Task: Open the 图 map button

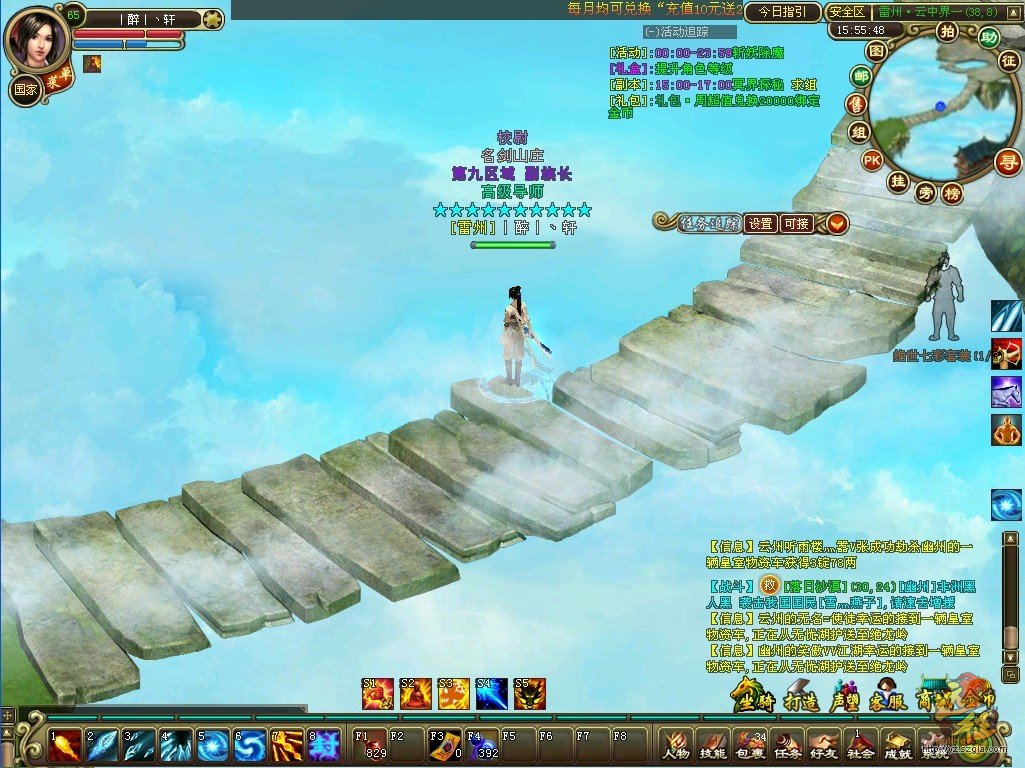Action: (x=876, y=50)
